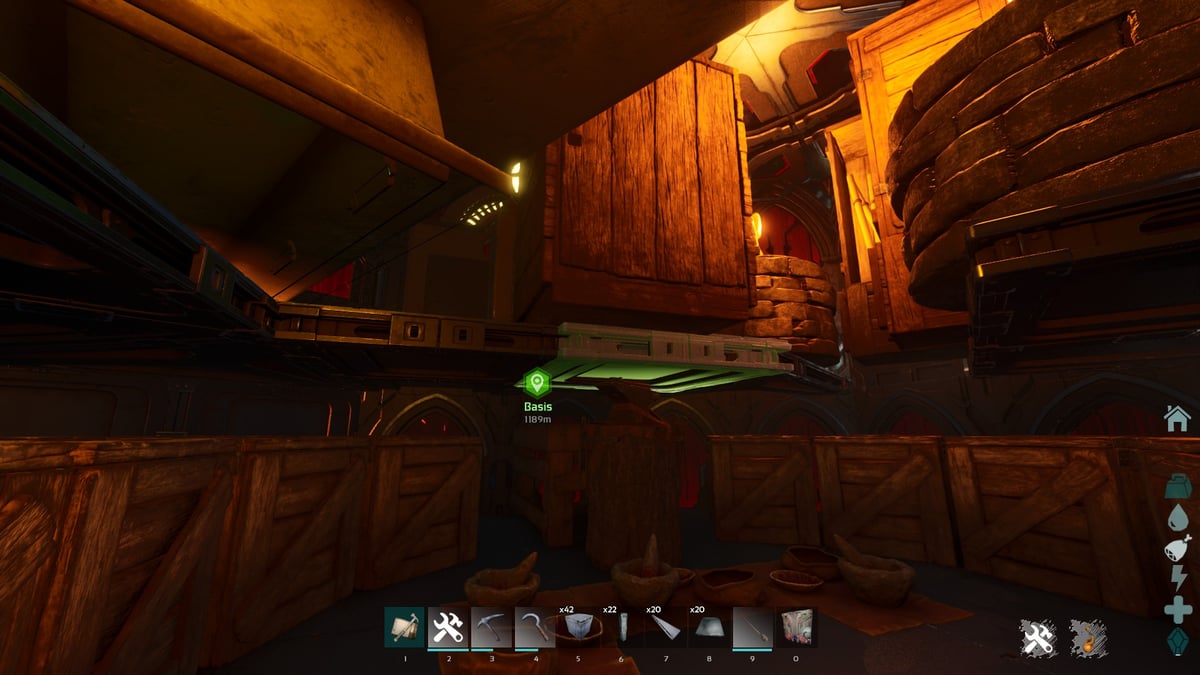Select the blueprint and hammer hotbar slot
1200x675 pixels.
coord(404,628)
